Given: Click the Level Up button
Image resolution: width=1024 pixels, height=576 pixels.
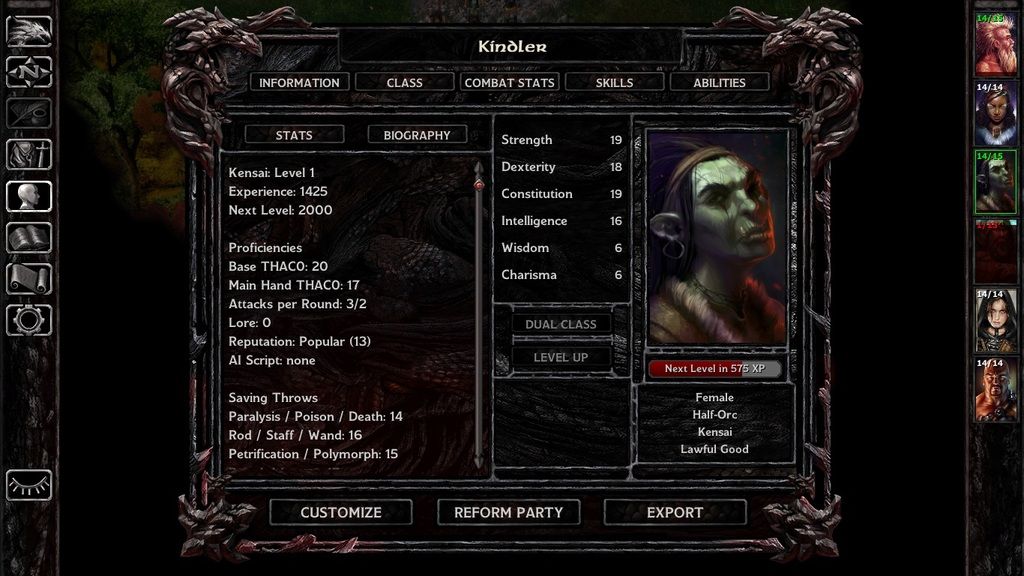Looking at the screenshot, I should click(x=561, y=357).
